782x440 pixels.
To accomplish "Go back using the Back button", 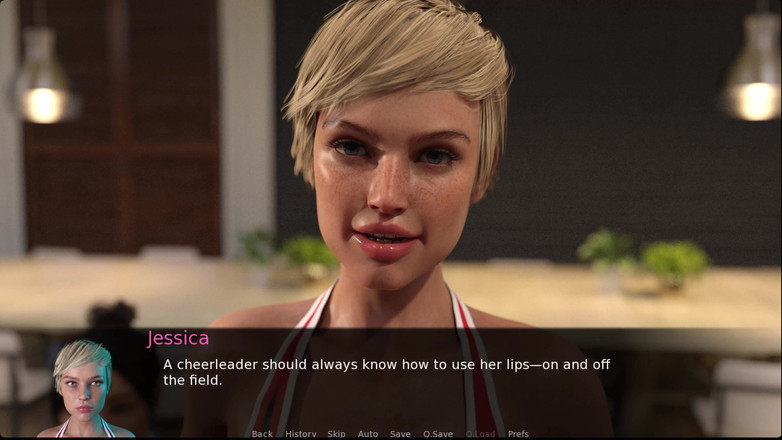I will coord(262,434).
